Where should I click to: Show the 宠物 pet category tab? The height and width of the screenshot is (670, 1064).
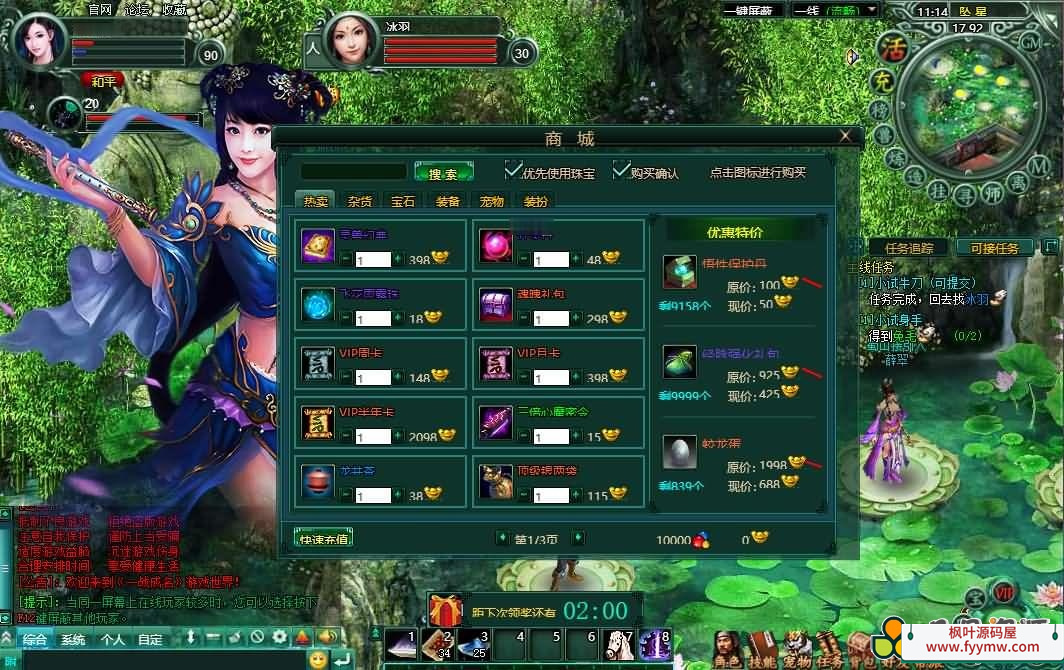pos(491,201)
